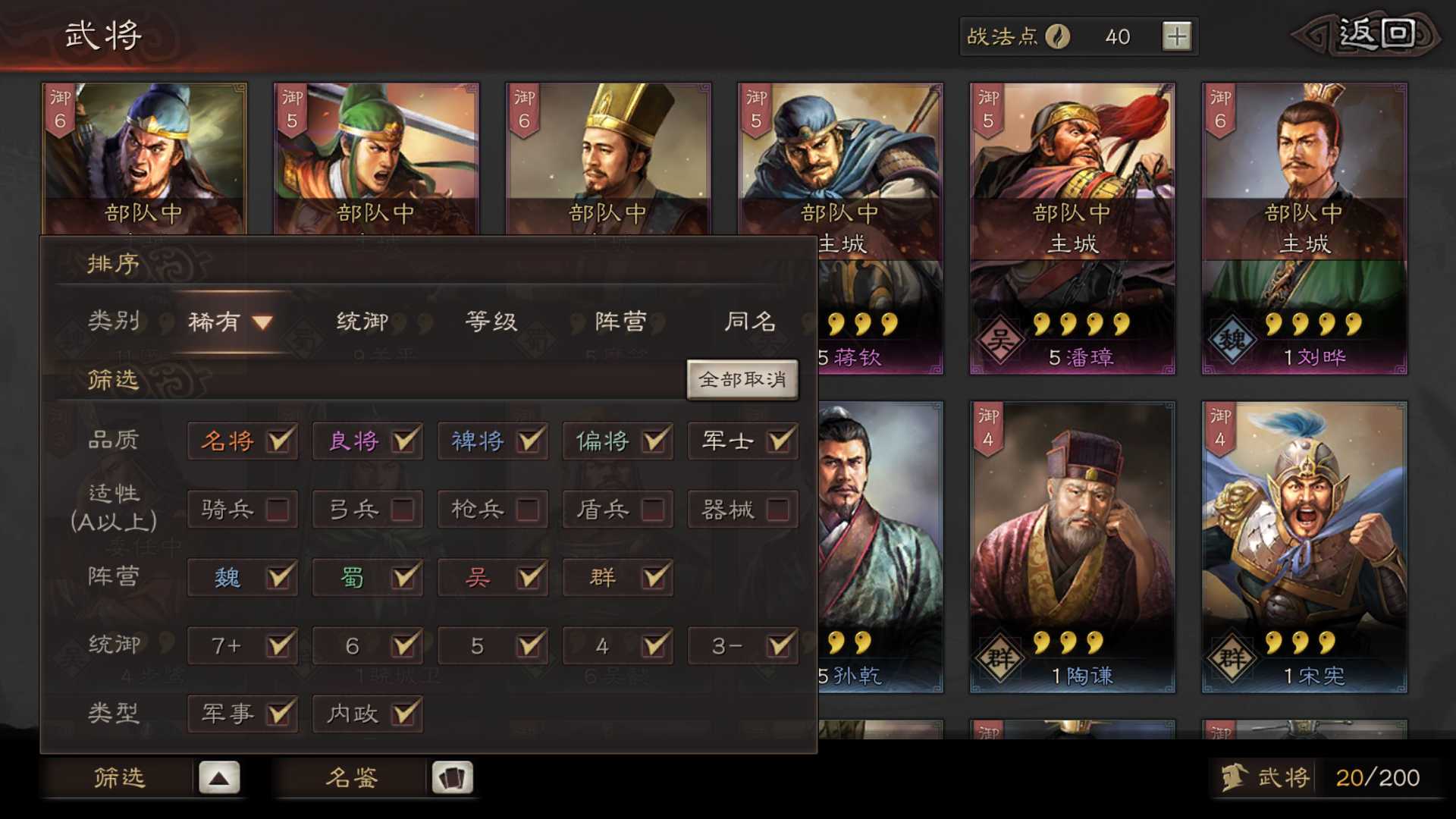Image resolution: width=1456 pixels, height=819 pixels.
Task: Collapse the 筛选 panel using the up arrow
Action: pos(218,776)
